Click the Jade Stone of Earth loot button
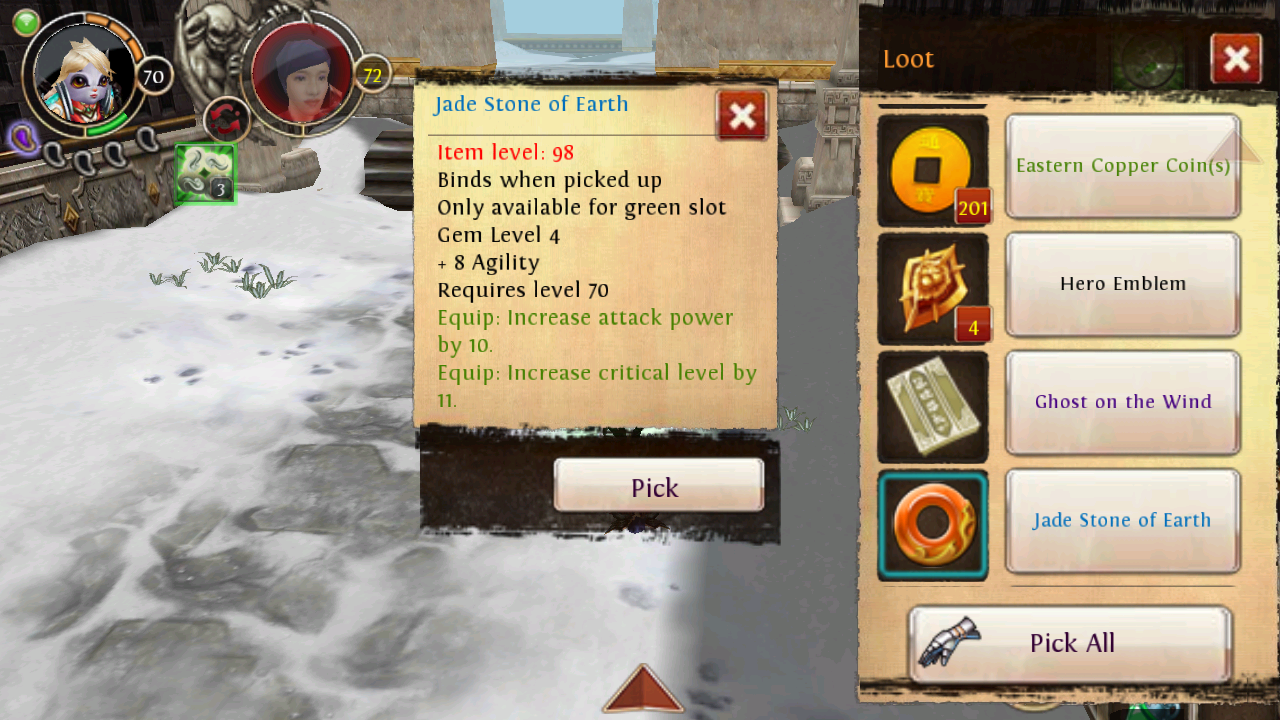This screenshot has width=1280, height=720. click(1122, 520)
